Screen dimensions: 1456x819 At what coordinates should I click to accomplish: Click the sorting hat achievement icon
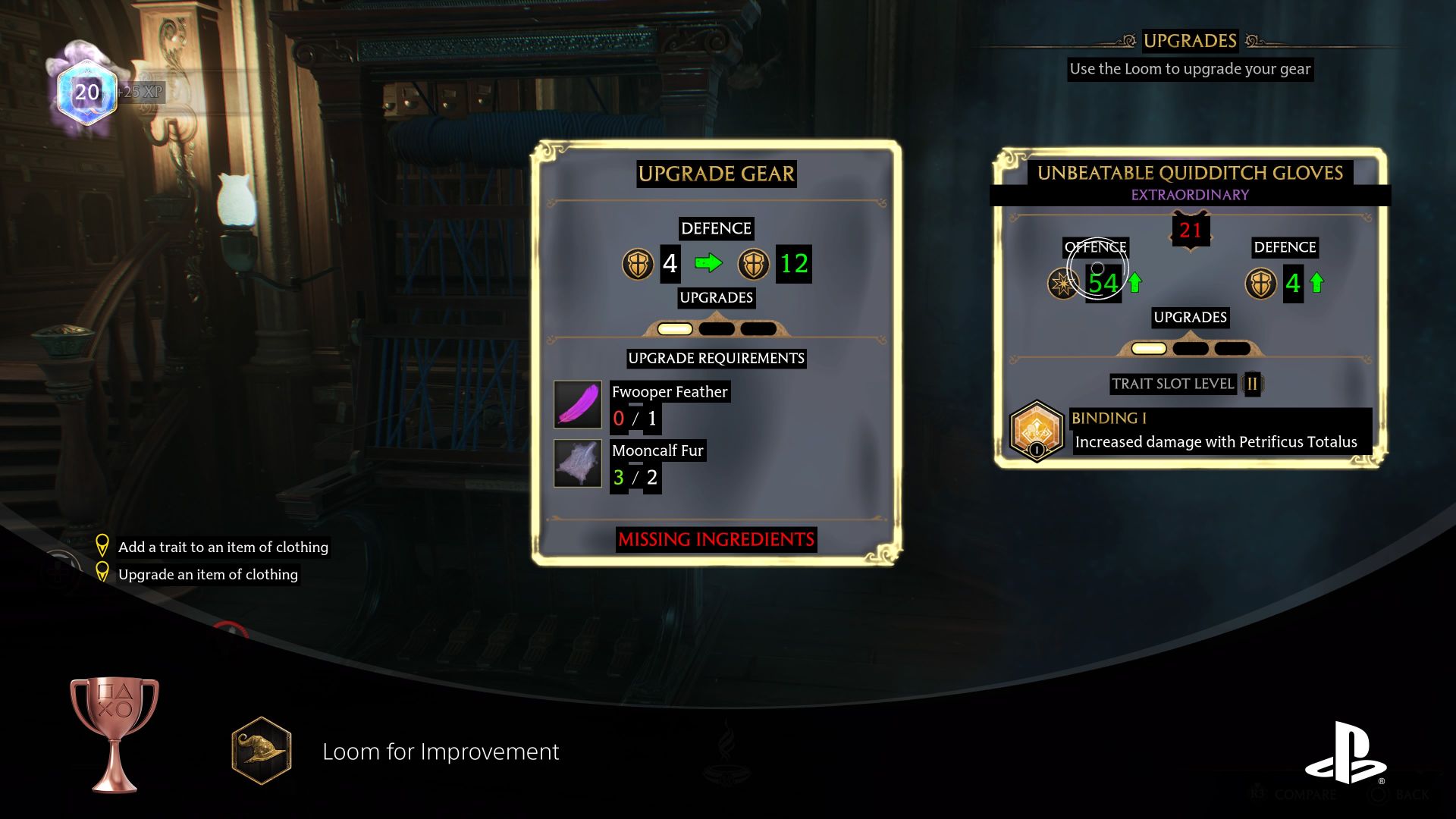262,752
